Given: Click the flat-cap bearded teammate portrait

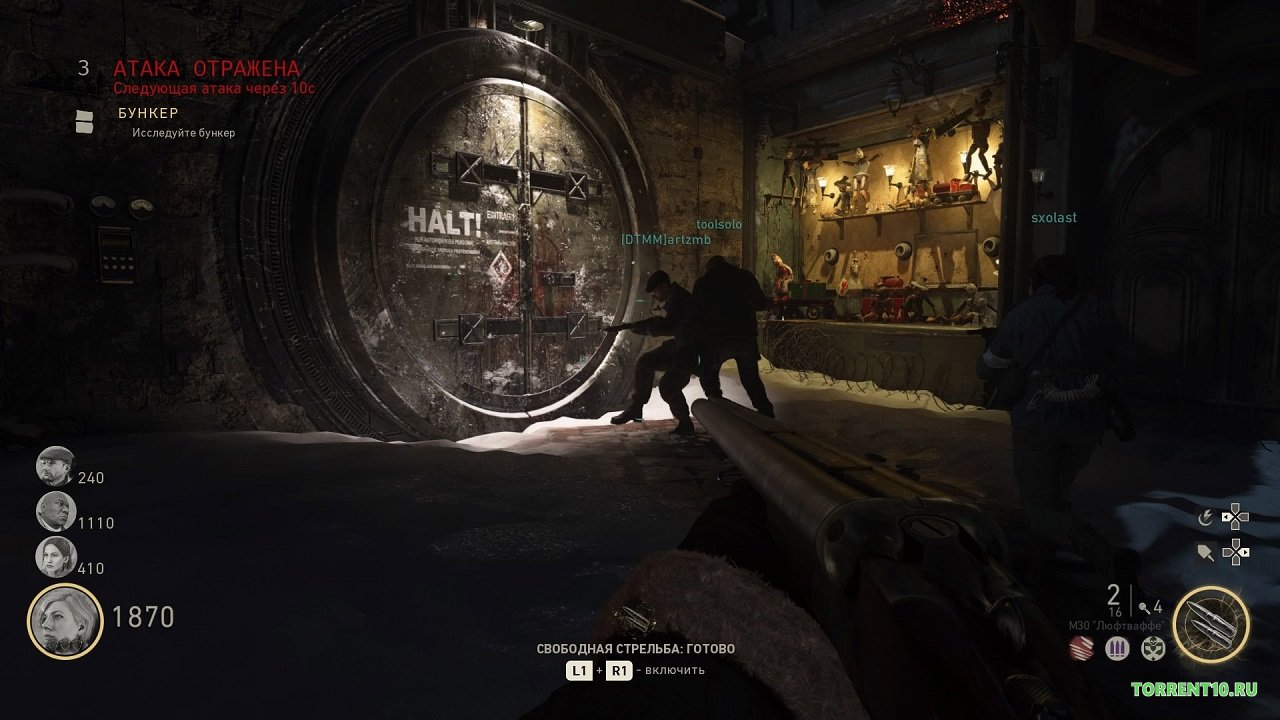Looking at the screenshot, I should (56, 466).
